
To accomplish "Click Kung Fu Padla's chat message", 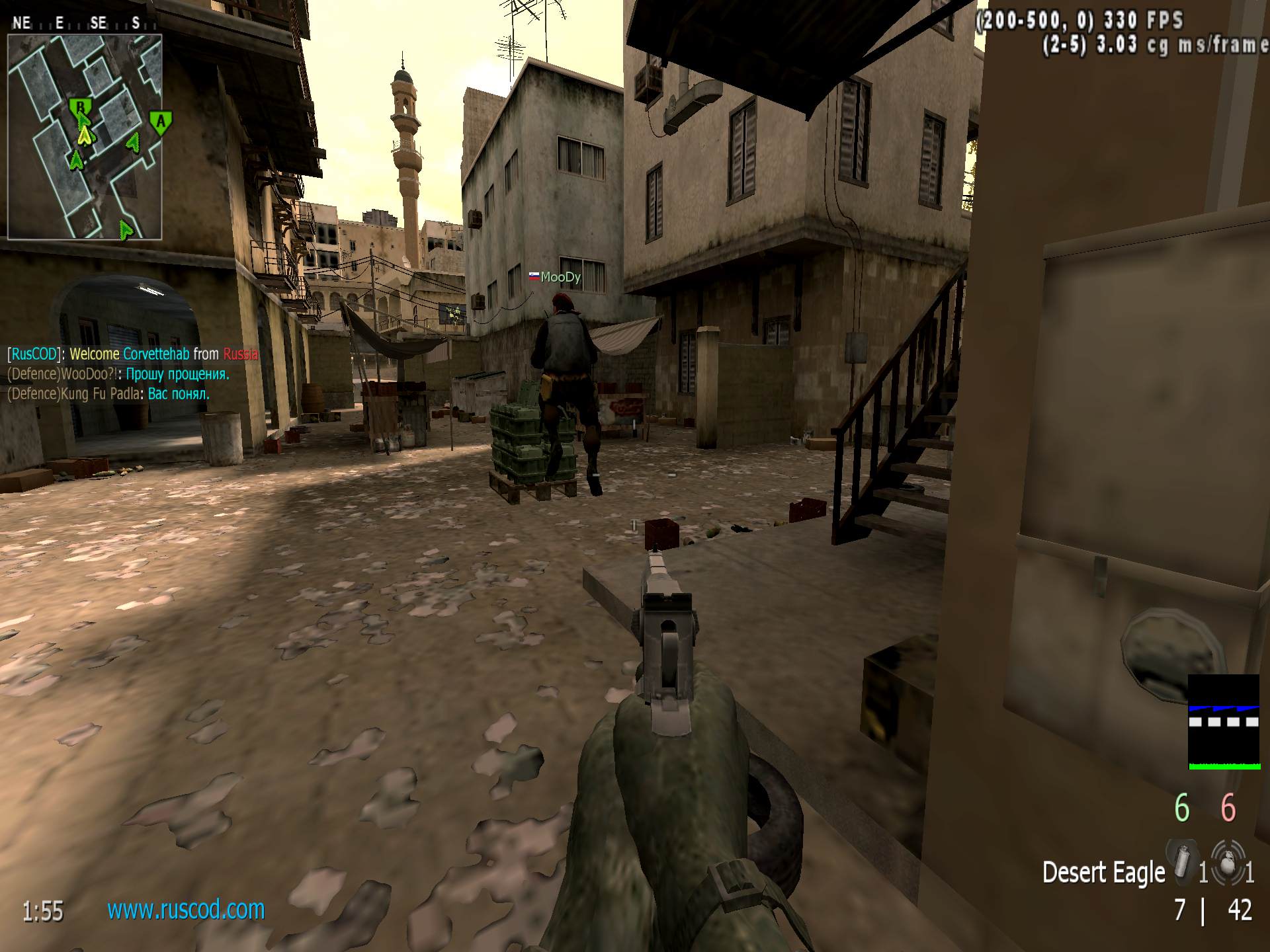I will (x=108, y=394).
